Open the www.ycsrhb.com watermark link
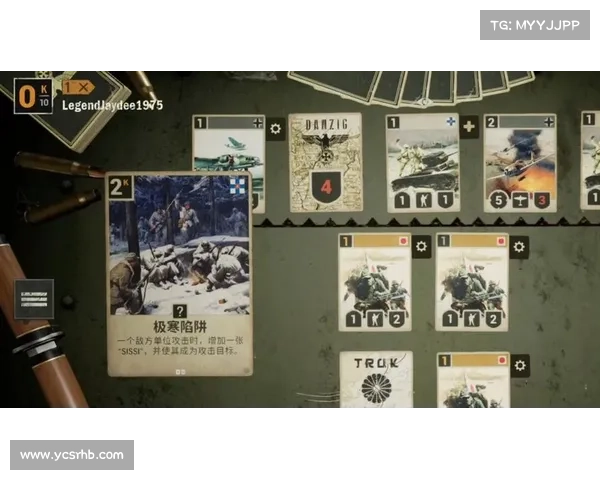 tap(72, 455)
